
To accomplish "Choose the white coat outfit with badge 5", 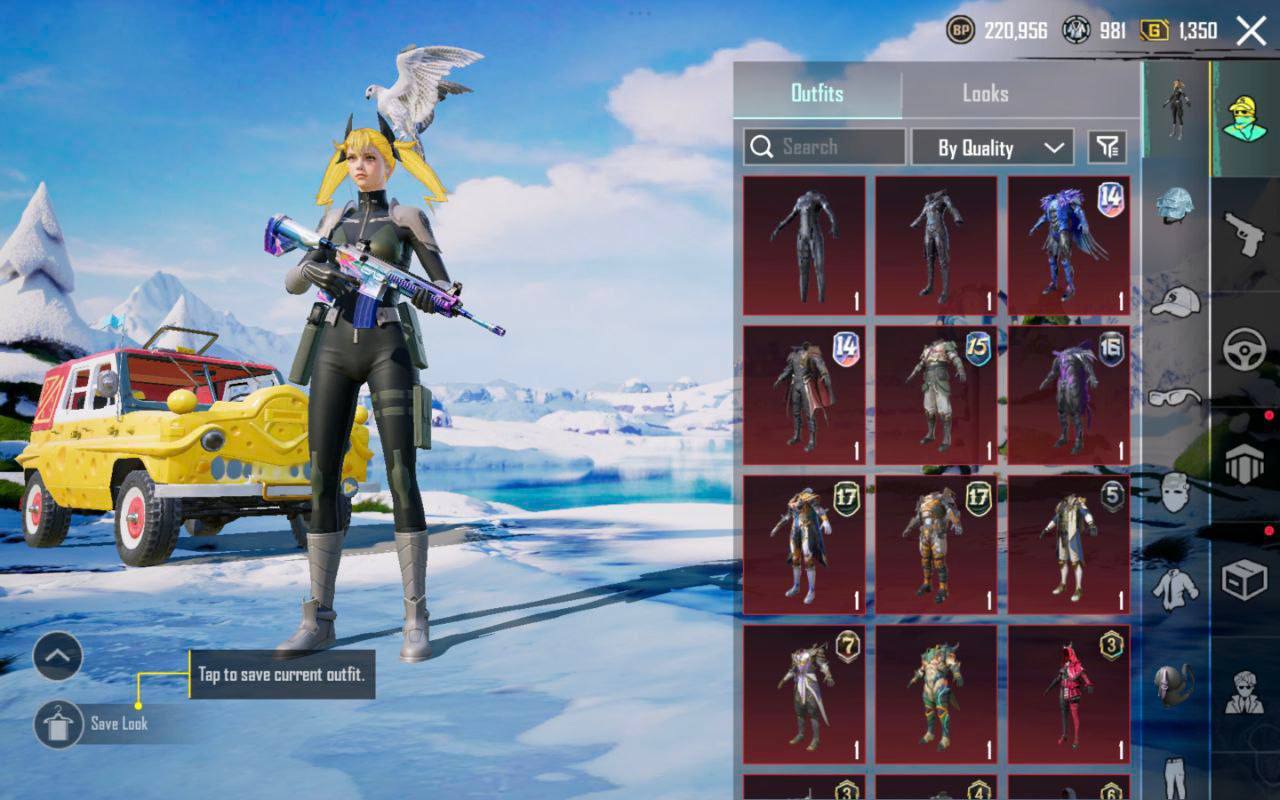I will [1068, 545].
